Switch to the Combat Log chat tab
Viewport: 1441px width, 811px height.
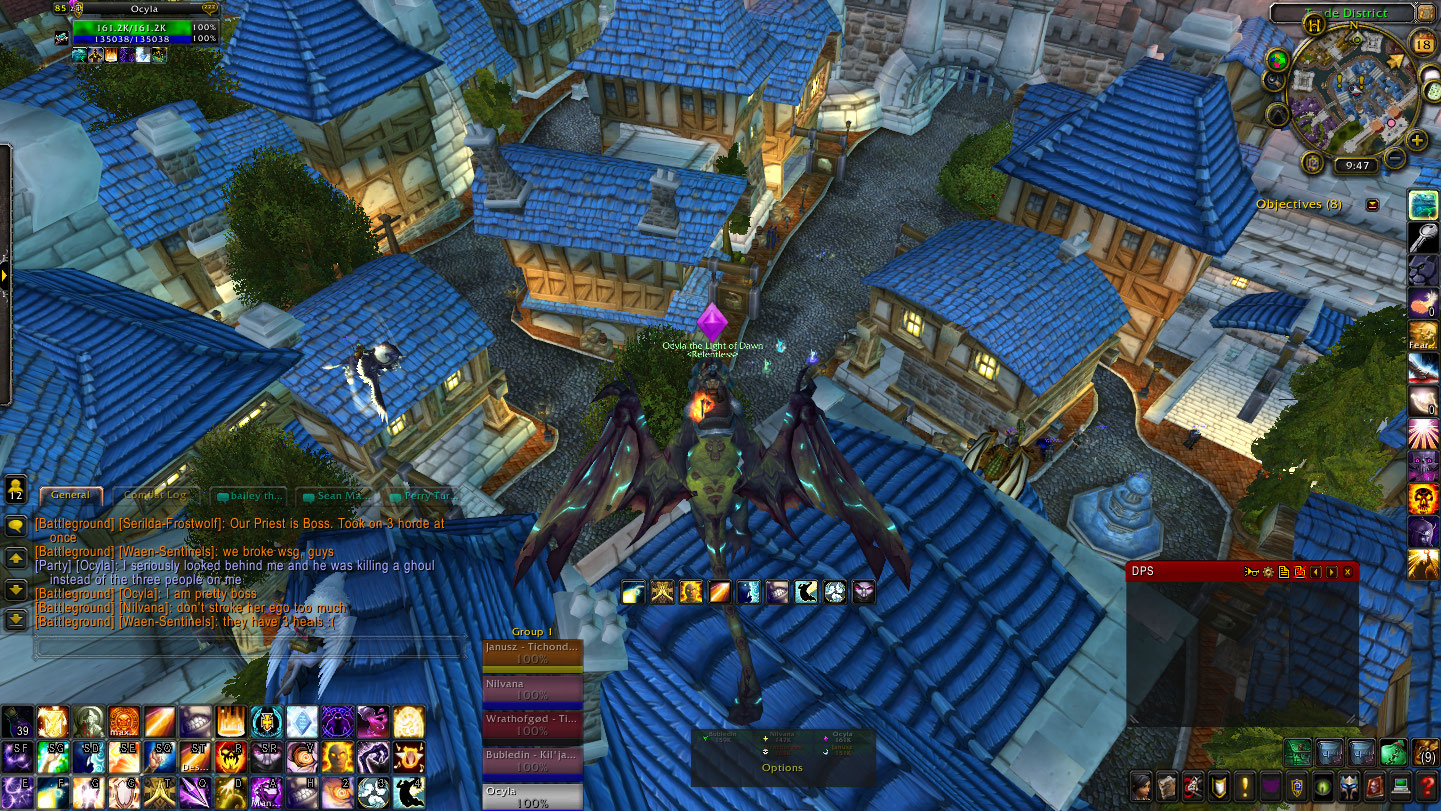click(x=156, y=495)
